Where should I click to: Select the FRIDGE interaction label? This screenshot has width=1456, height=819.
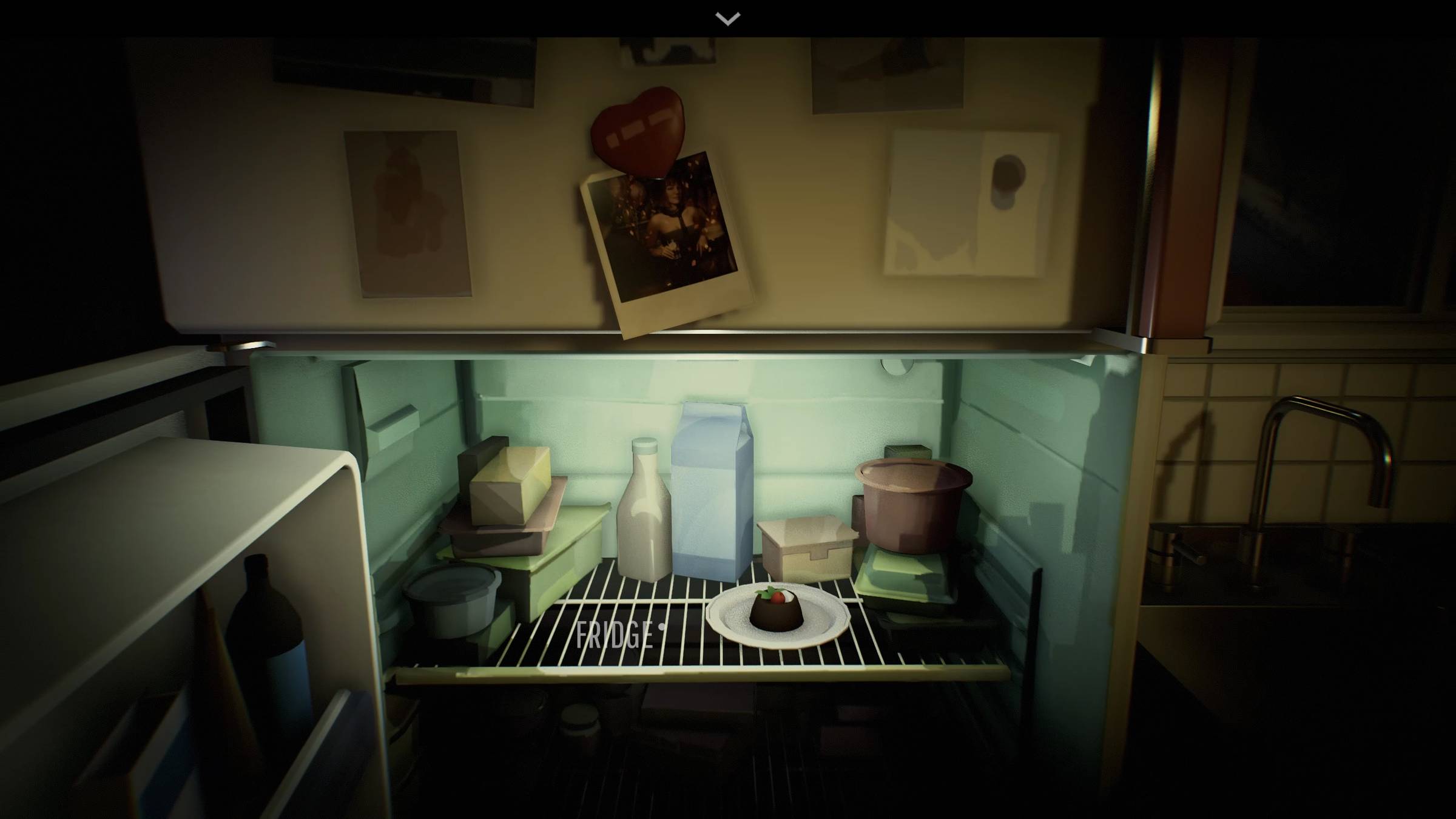[615, 635]
